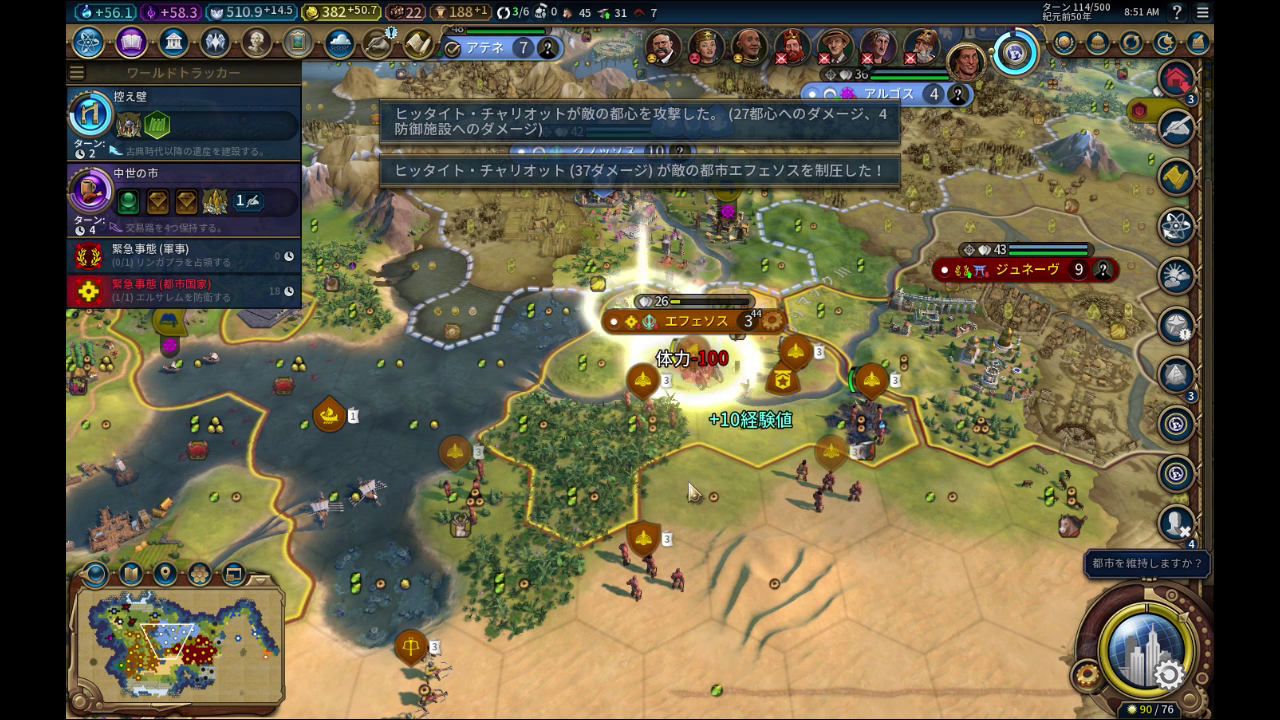The height and width of the screenshot is (720, 1280).
Task: Click the 都市を維持しますか？ notification label
Action: pyautogui.click(x=1146, y=564)
